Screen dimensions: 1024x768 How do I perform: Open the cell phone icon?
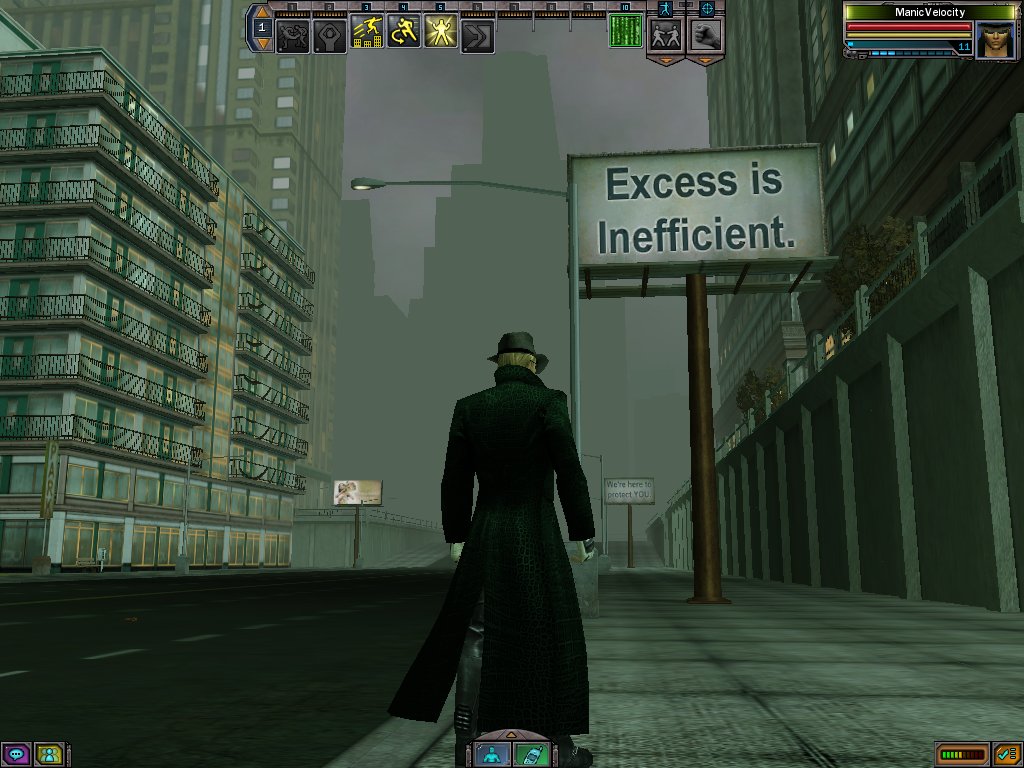tap(531, 754)
